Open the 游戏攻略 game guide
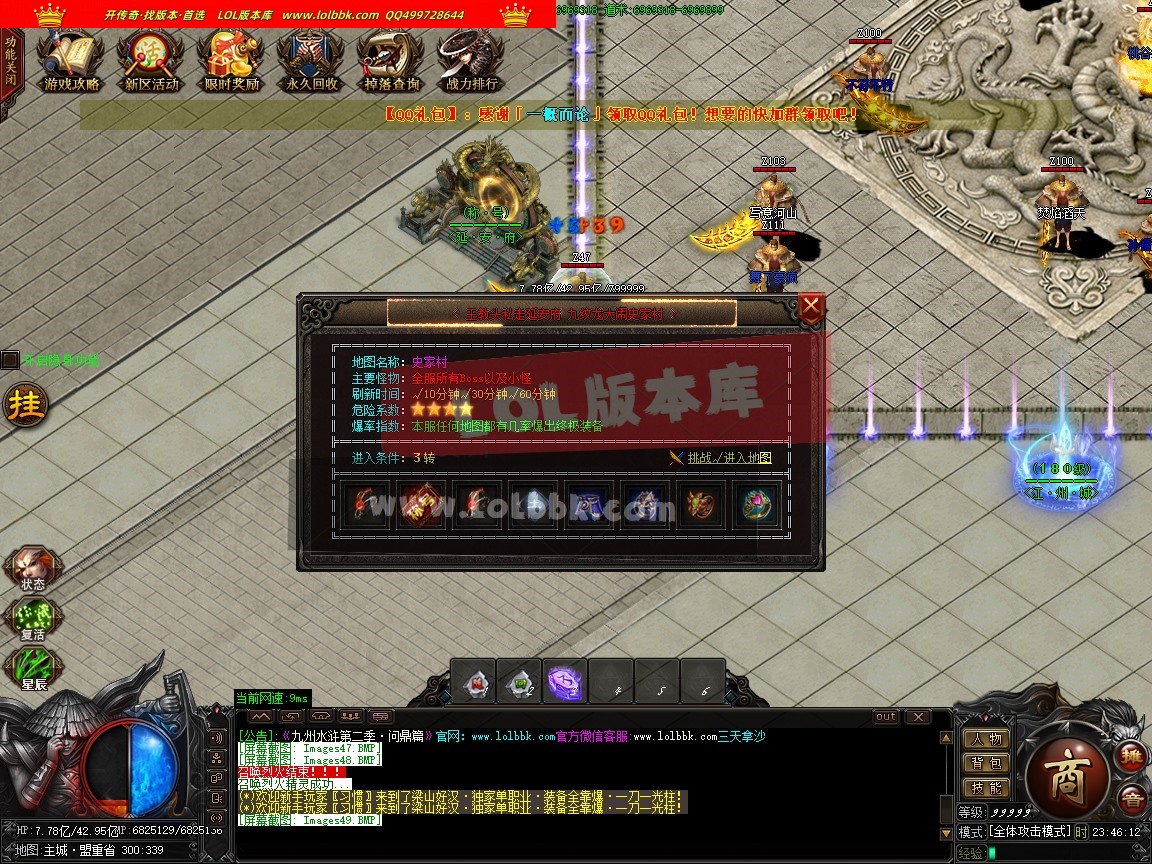Screen dimensions: 1152x864 (71, 62)
